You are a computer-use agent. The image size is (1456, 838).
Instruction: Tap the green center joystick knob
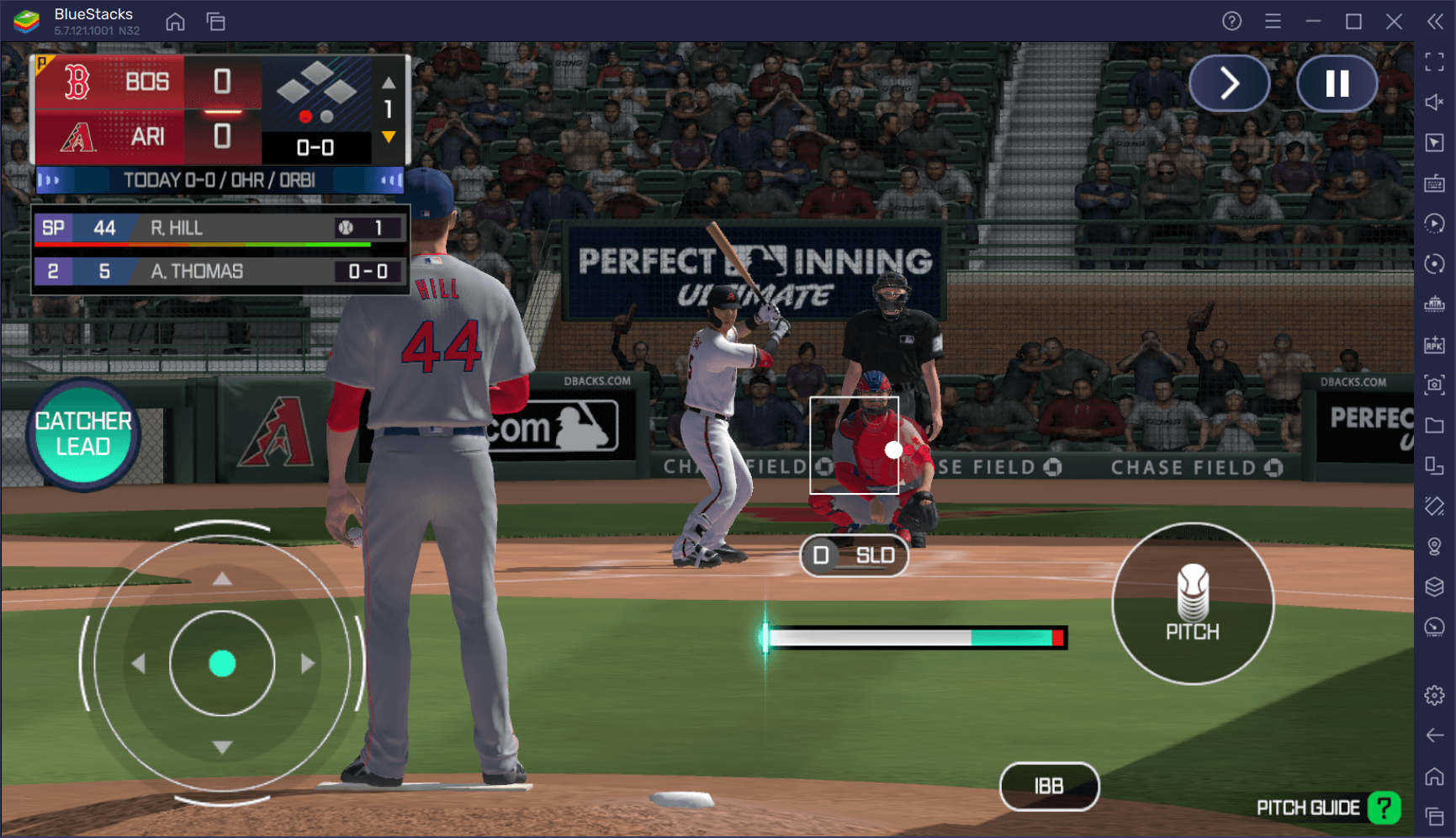click(222, 664)
